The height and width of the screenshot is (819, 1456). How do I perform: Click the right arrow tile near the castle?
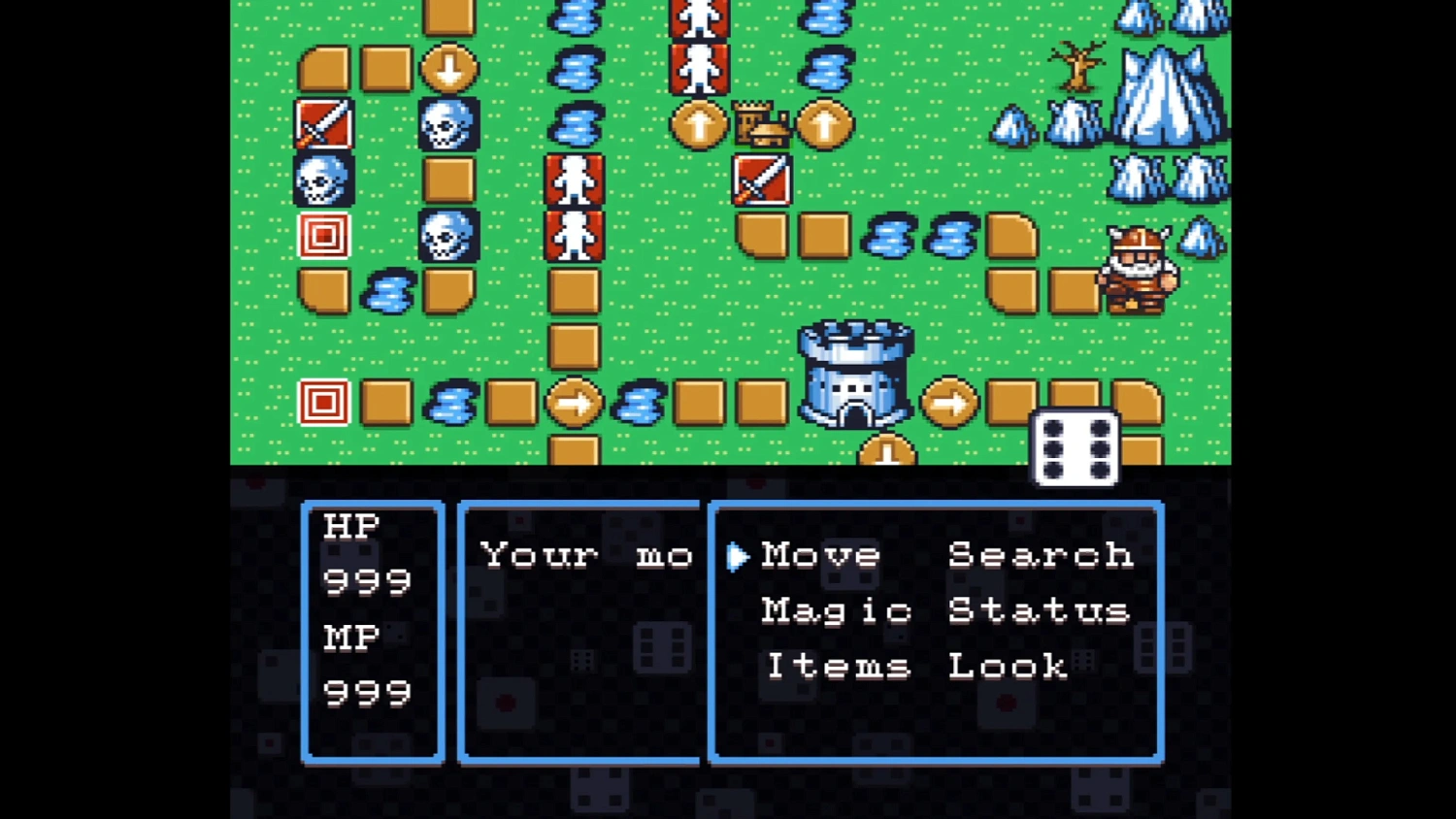(x=951, y=403)
